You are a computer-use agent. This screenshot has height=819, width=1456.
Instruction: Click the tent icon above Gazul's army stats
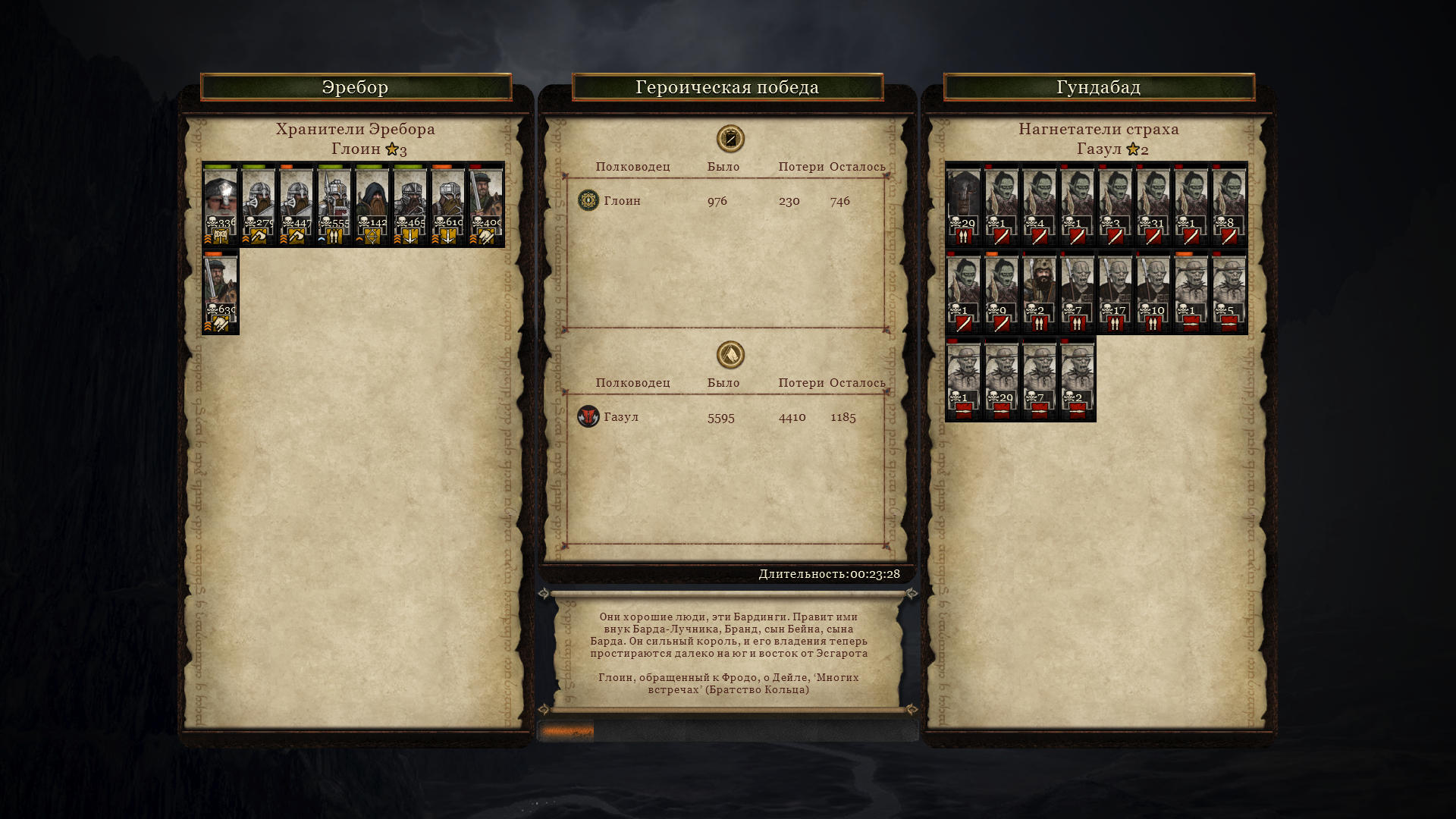click(730, 355)
